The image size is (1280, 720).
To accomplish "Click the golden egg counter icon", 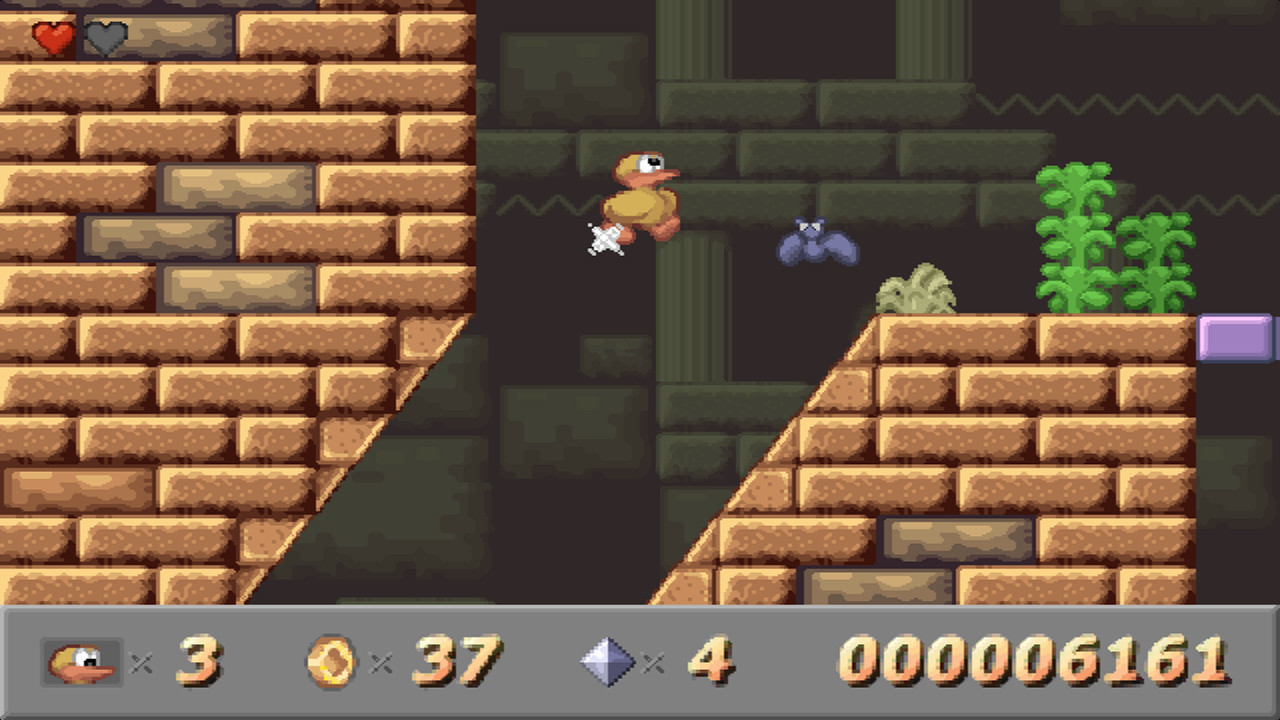I will click(330, 662).
